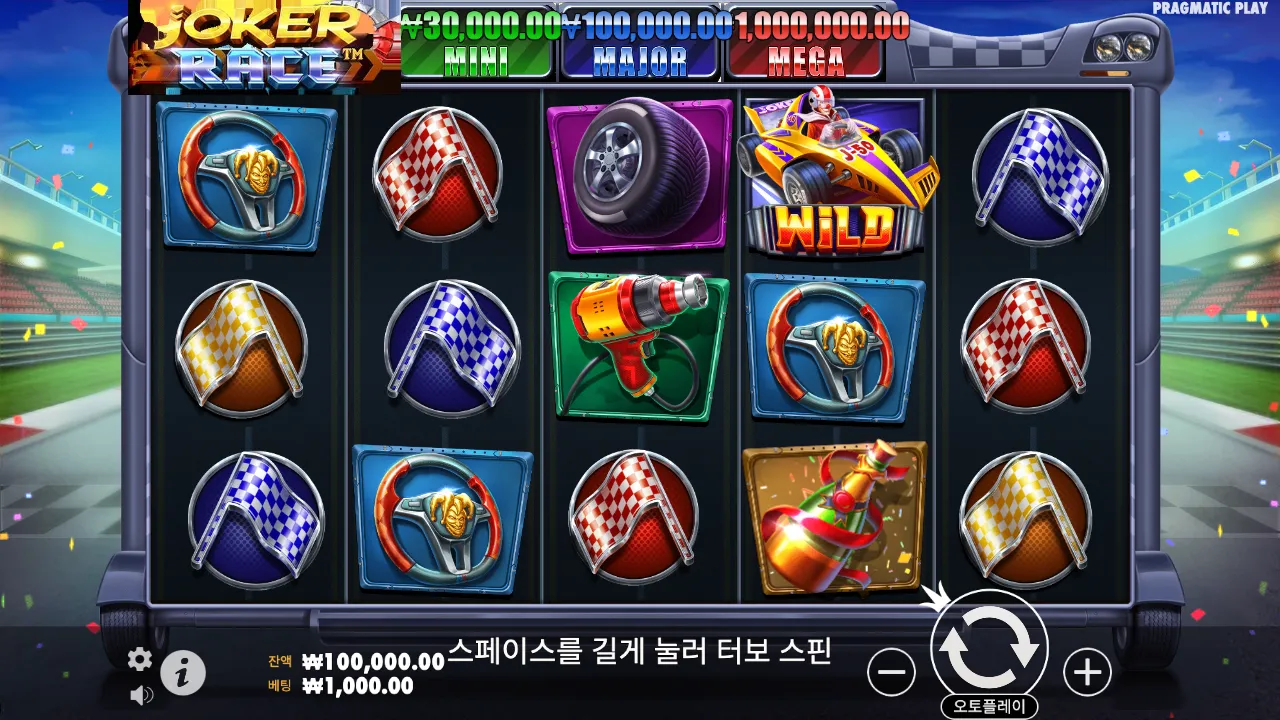The height and width of the screenshot is (720, 1280).
Task: Select the fuel gun symbol on reel three
Action: click(x=637, y=348)
